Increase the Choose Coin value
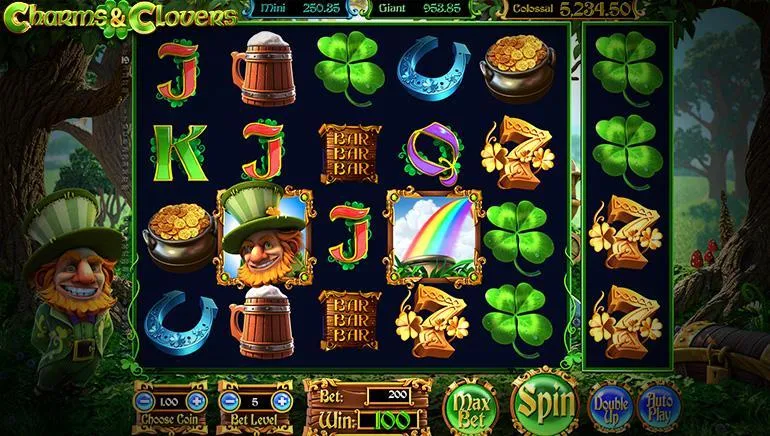The width and height of the screenshot is (770, 436). (197, 401)
